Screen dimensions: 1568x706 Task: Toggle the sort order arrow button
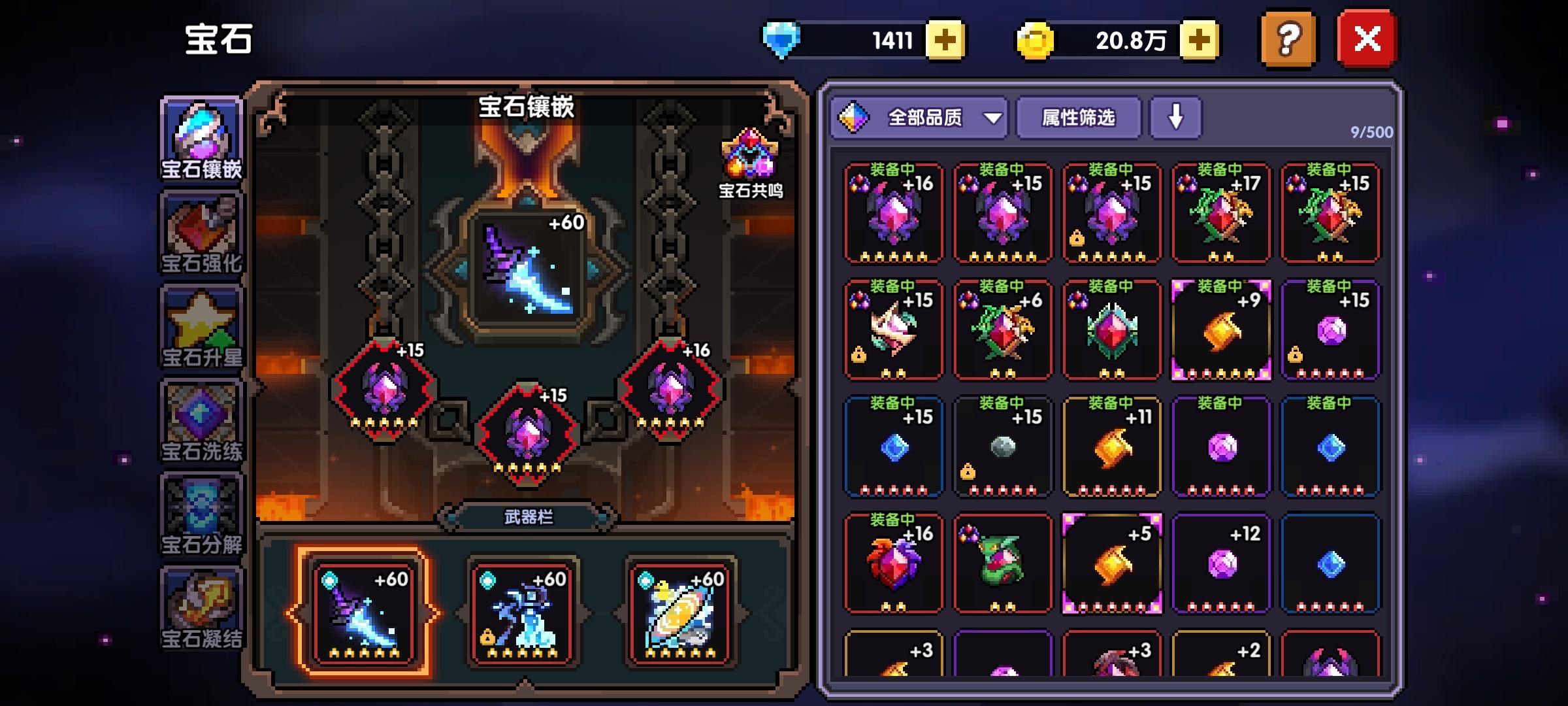[x=1175, y=118]
